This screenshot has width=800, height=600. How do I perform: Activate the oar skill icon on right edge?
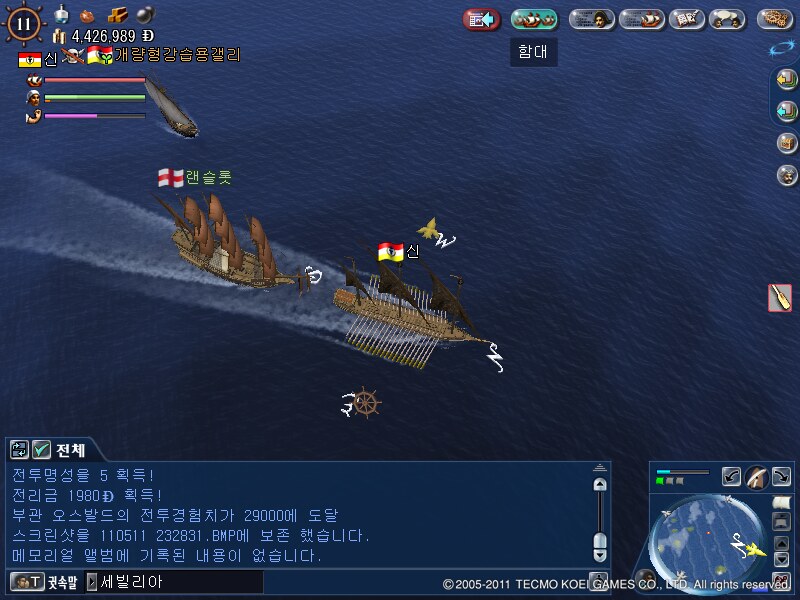780,297
